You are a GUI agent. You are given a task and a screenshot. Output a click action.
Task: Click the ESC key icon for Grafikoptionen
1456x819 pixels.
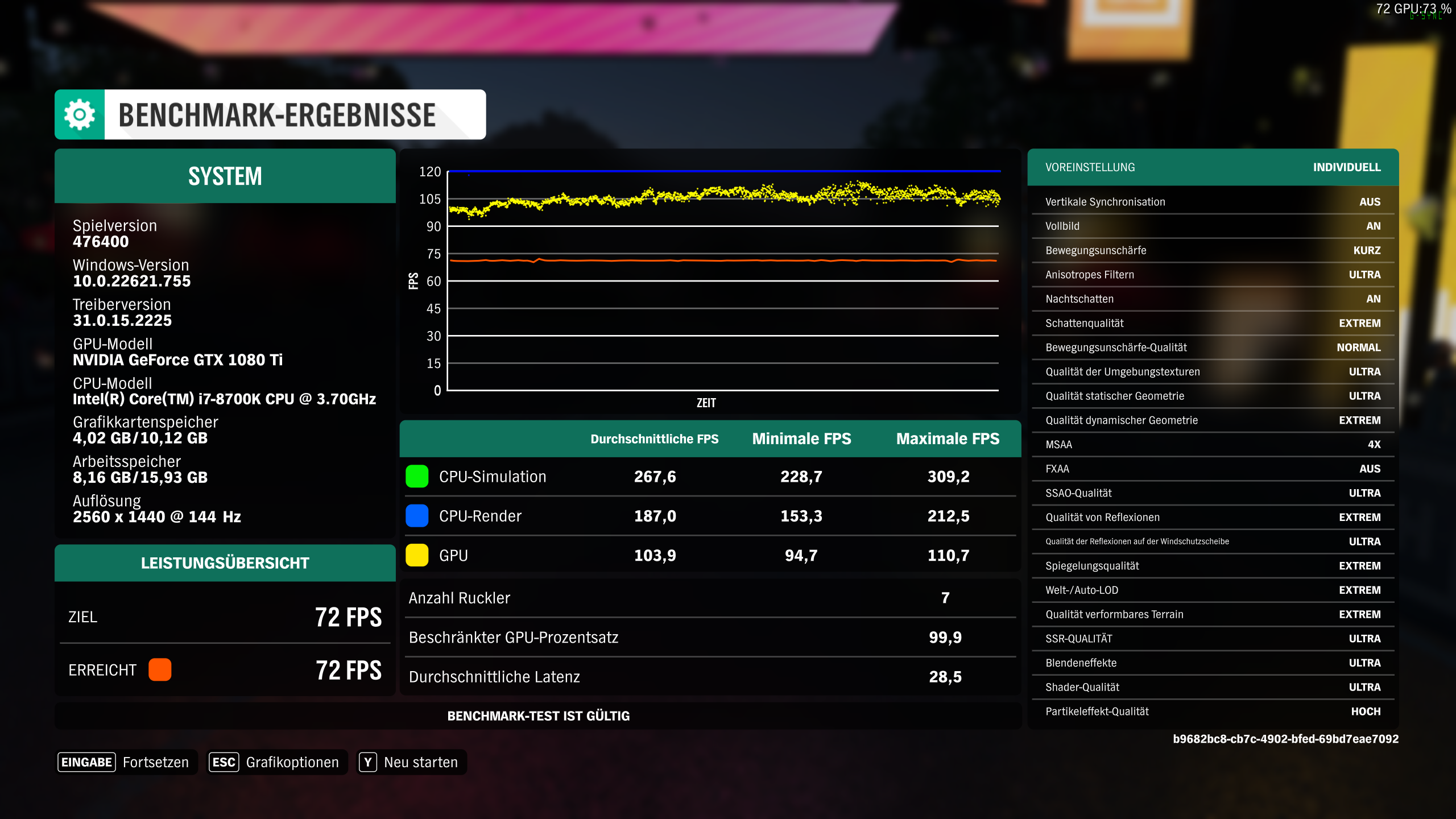[224, 762]
